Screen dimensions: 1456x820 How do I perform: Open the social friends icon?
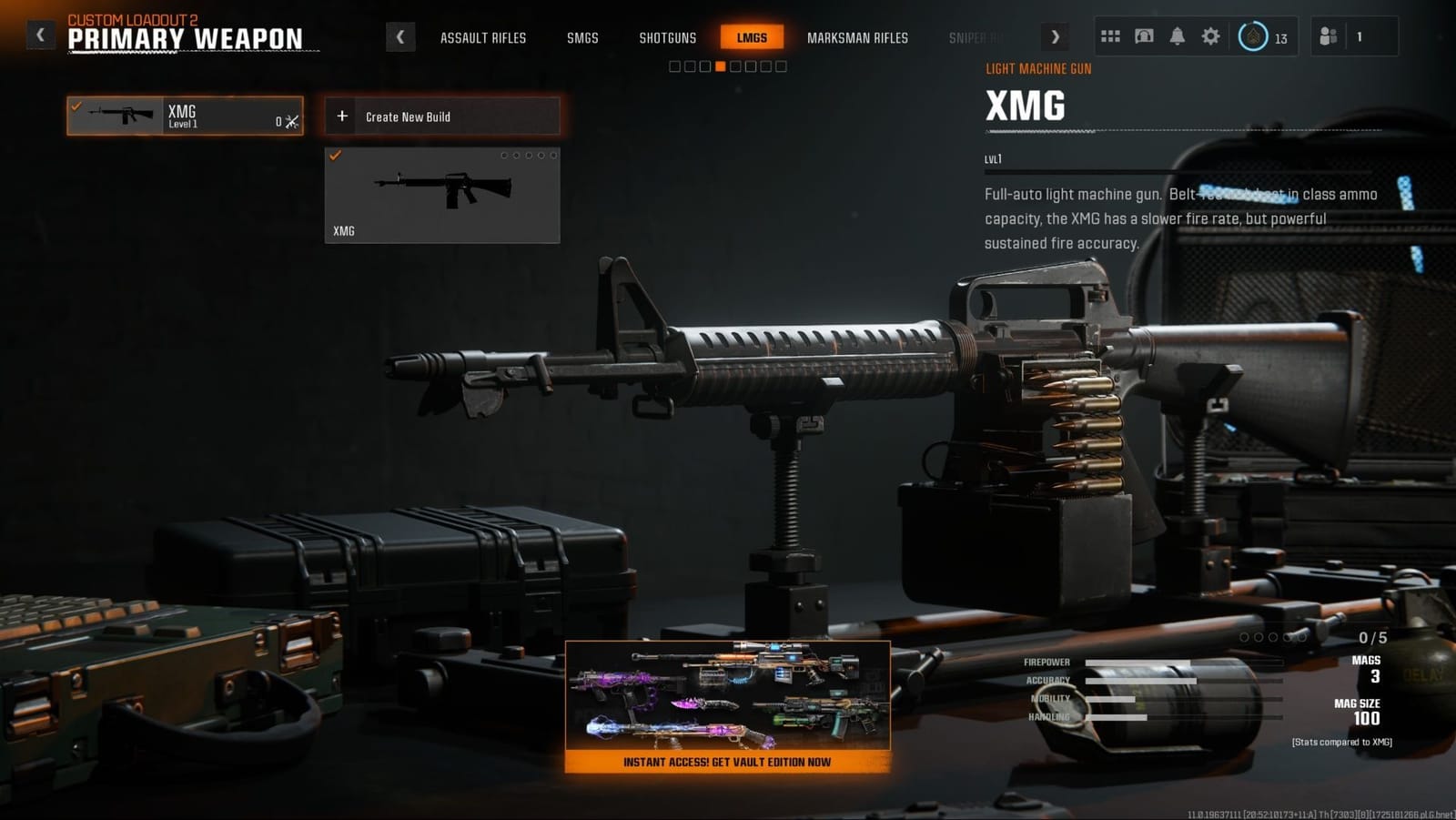coord(1326,35)
